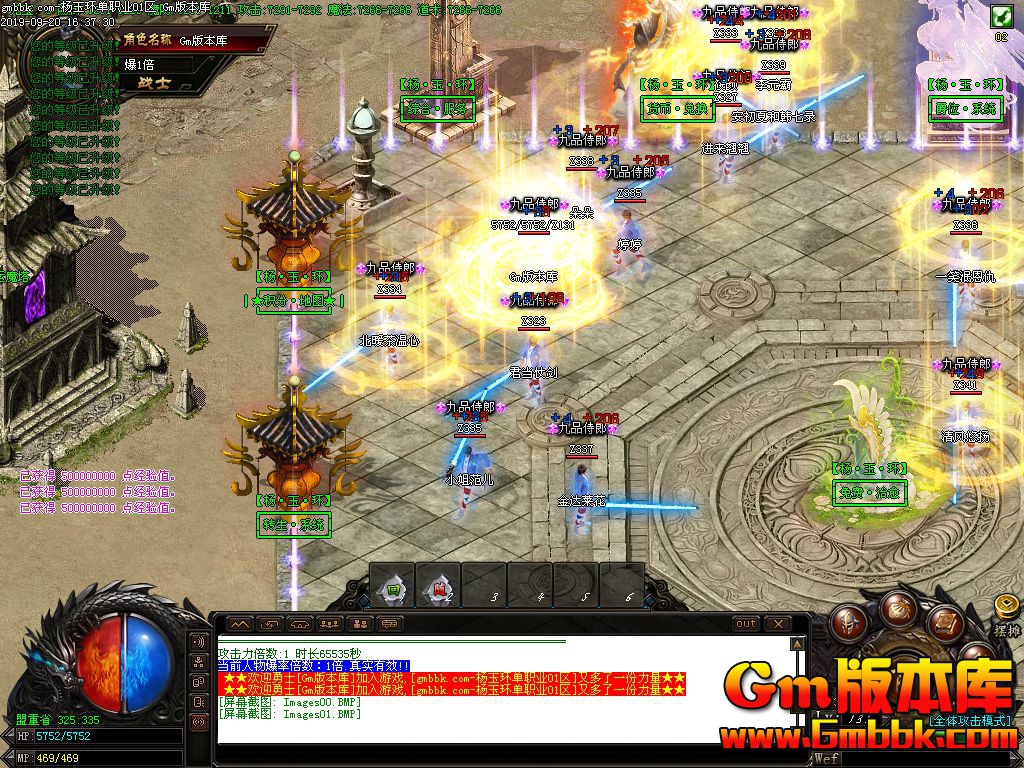Toggle the broadcast-signal chat channel button at bottom
Screen dimensions: 1024x768
(x=199, y=720)
